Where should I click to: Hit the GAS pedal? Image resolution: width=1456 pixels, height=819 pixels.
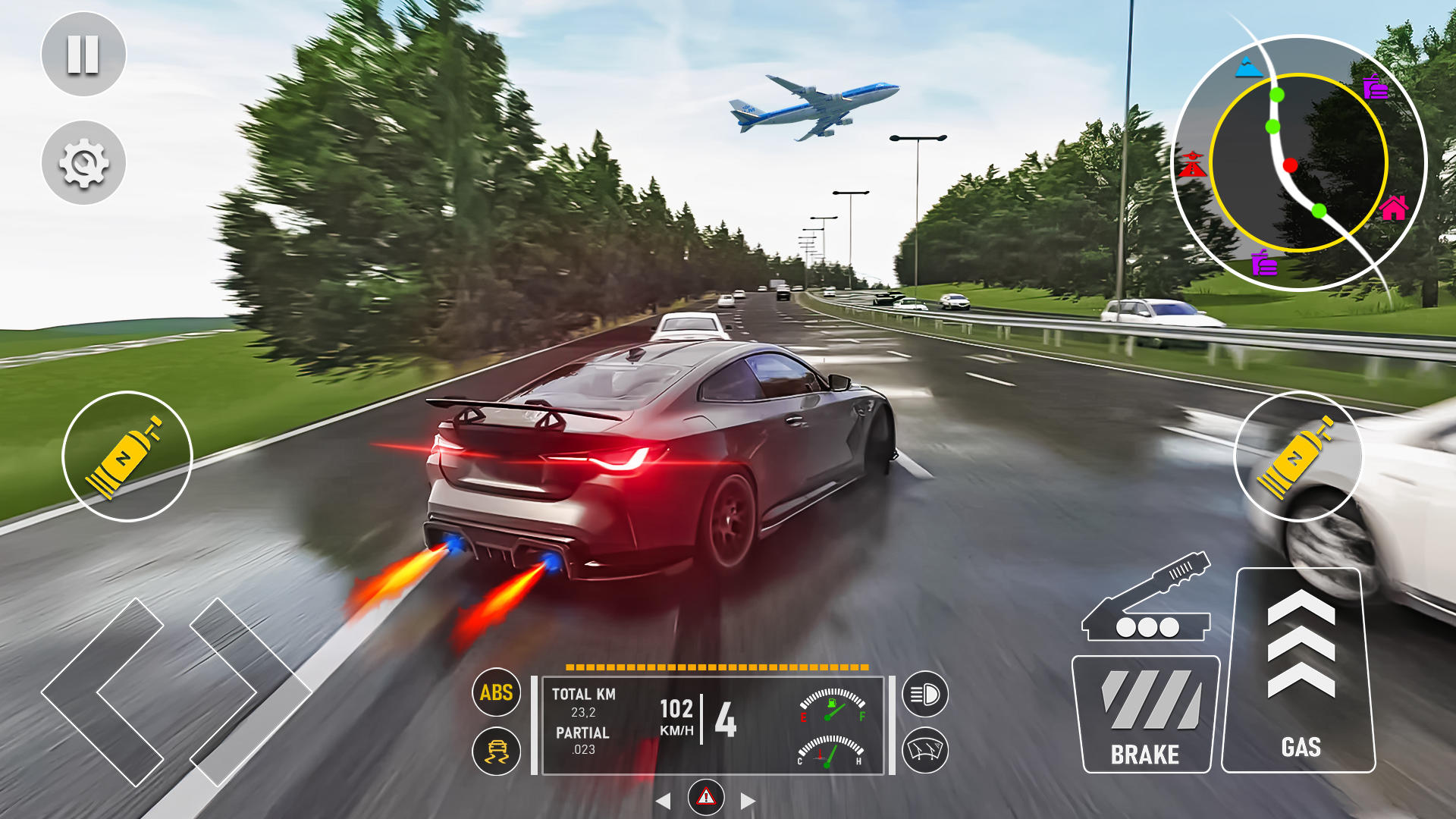[1300, 671]
